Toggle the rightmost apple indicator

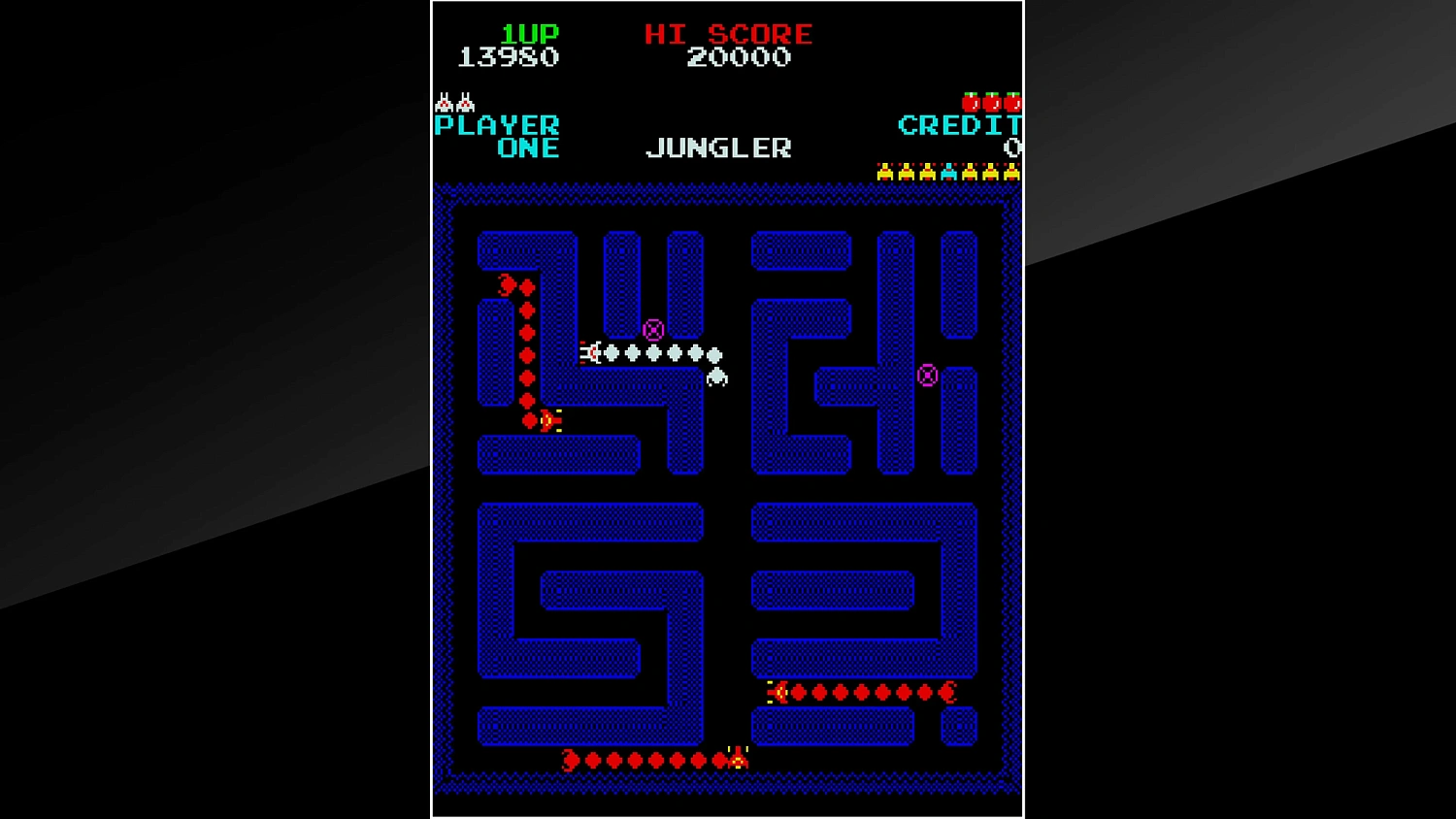coord(1012,101)
